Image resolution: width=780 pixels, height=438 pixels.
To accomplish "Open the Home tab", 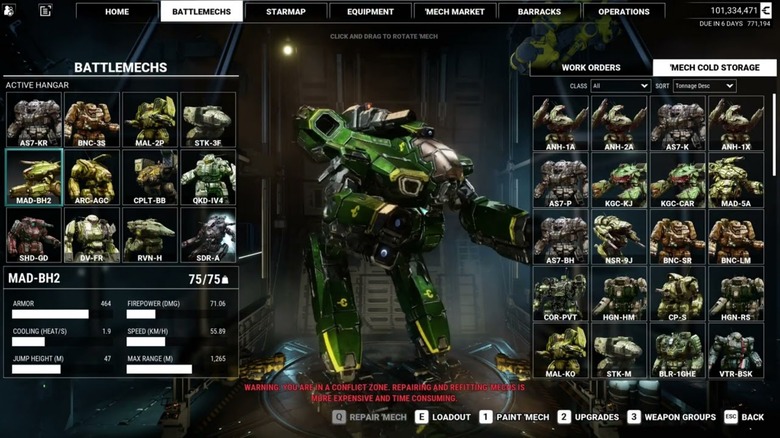I will pyautogui.click(x=117, y=12).
